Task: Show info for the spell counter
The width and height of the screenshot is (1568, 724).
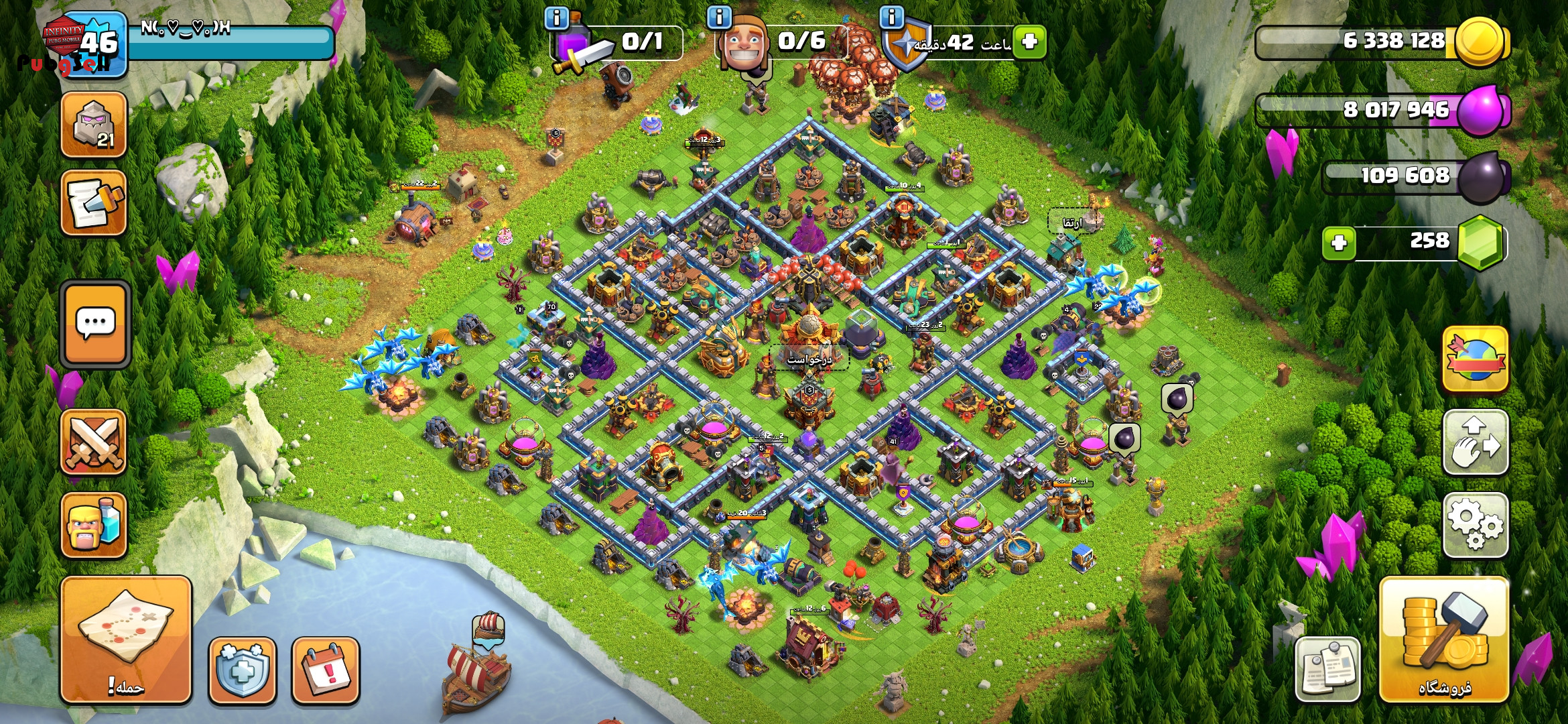Action: (556, 18)
